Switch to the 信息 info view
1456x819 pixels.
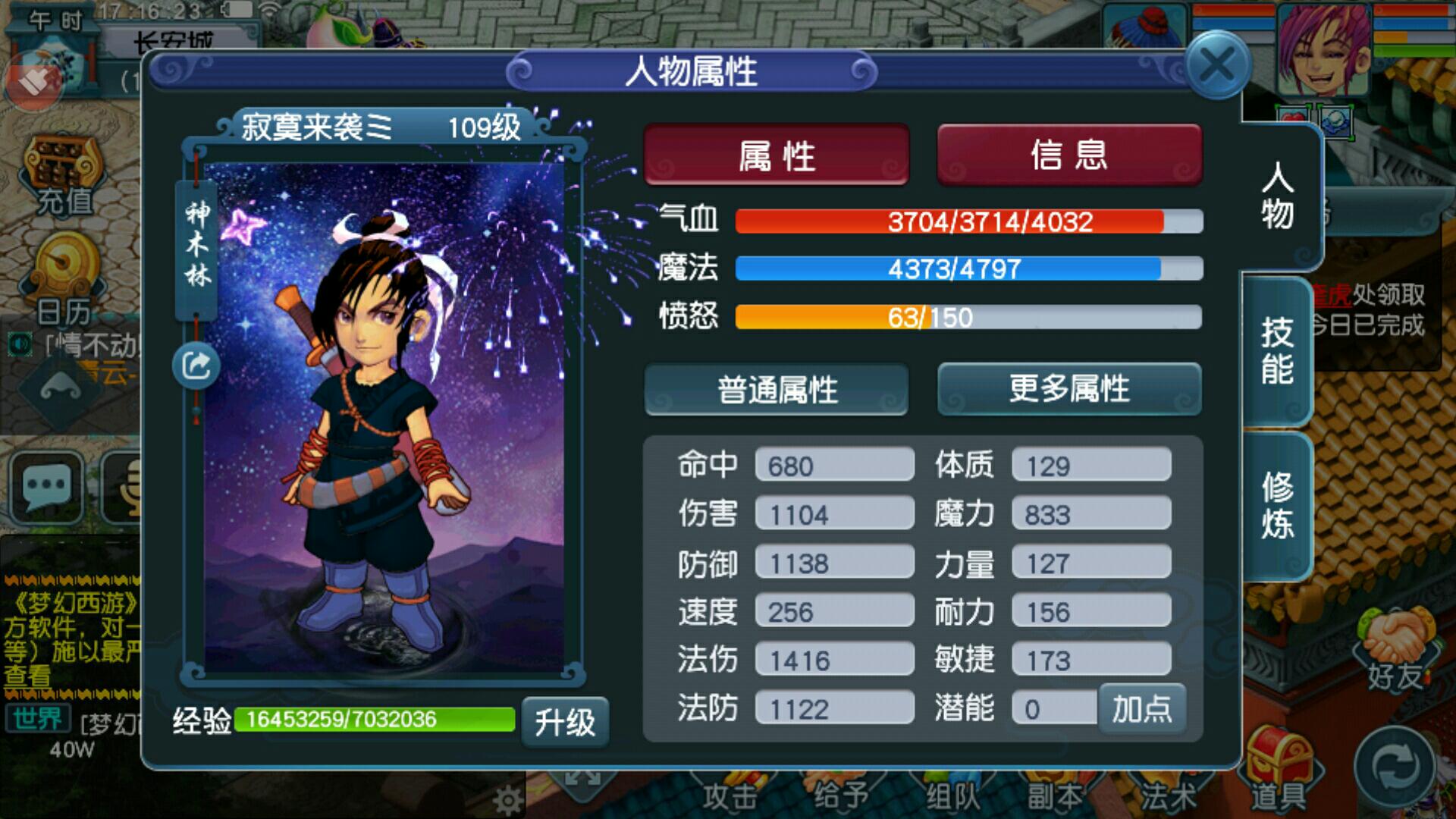click(1069, 155)
